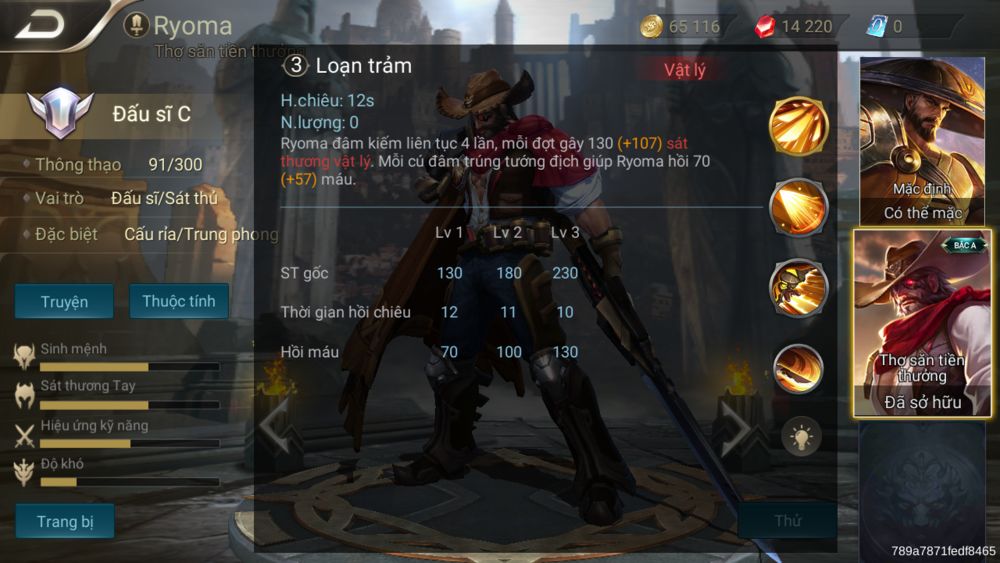The height and width of the screenshot is (563, 1000).
Task: Select the gold-ringed Loạn trảm skill icon
Action: click(799, 126)
